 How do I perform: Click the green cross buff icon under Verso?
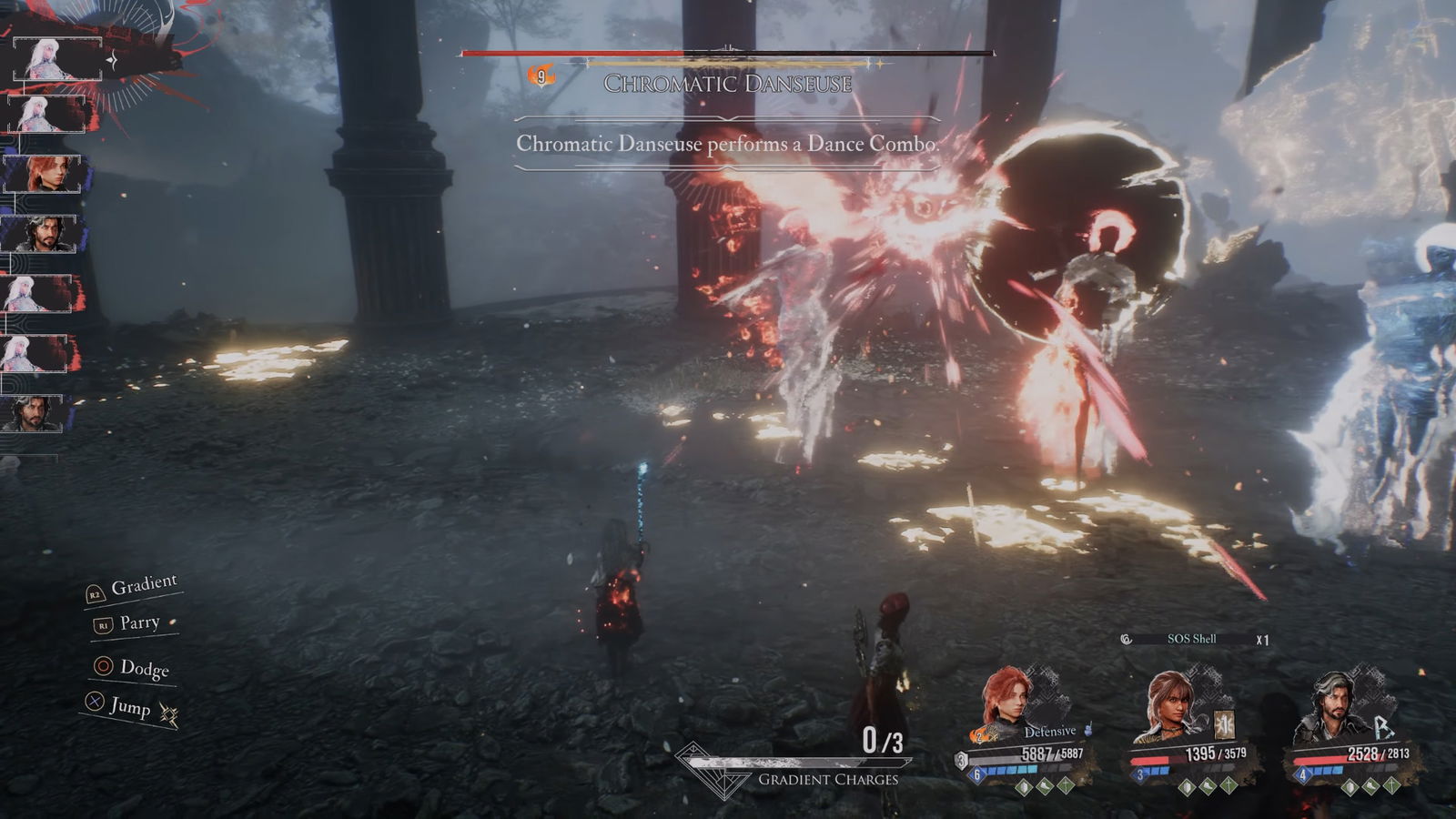[x=1391, y=787]
